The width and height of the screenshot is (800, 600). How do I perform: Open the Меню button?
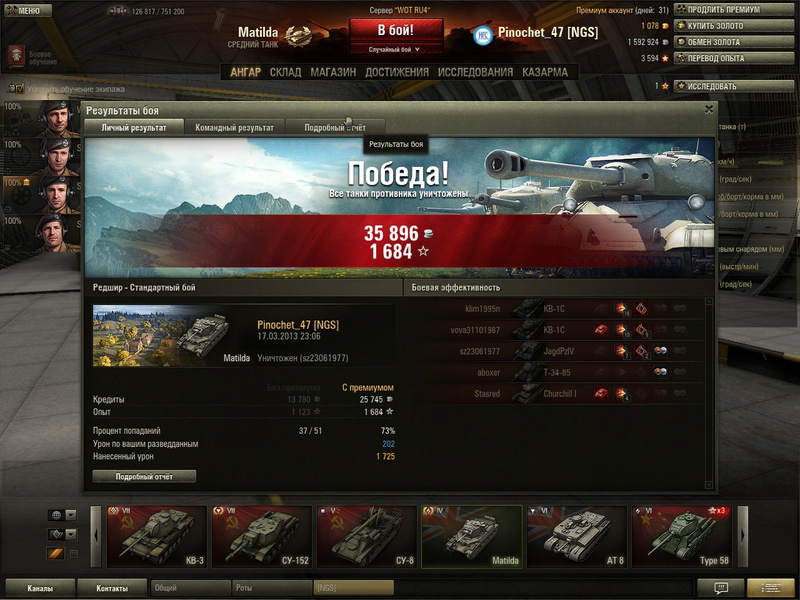pos(26,10)
